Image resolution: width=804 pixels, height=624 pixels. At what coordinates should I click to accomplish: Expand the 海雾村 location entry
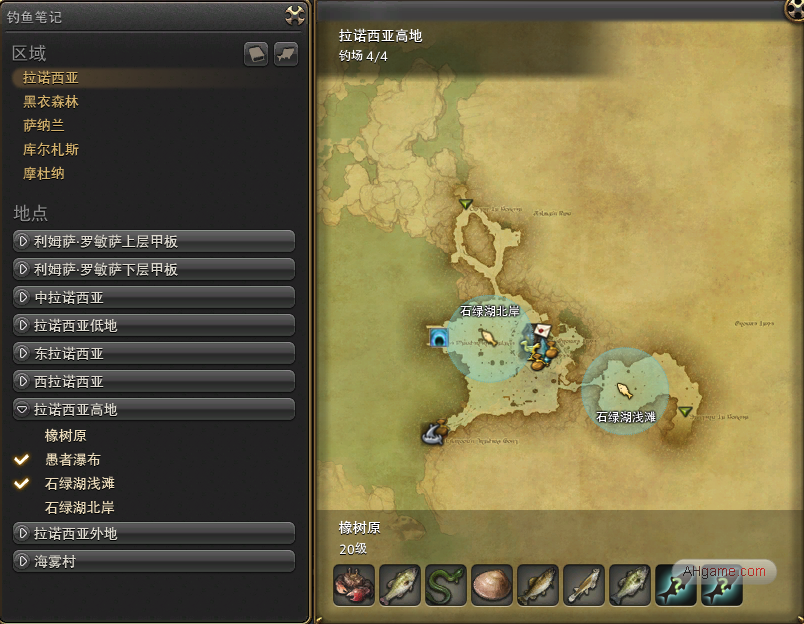pyautogui.click(x=154, y=562)
